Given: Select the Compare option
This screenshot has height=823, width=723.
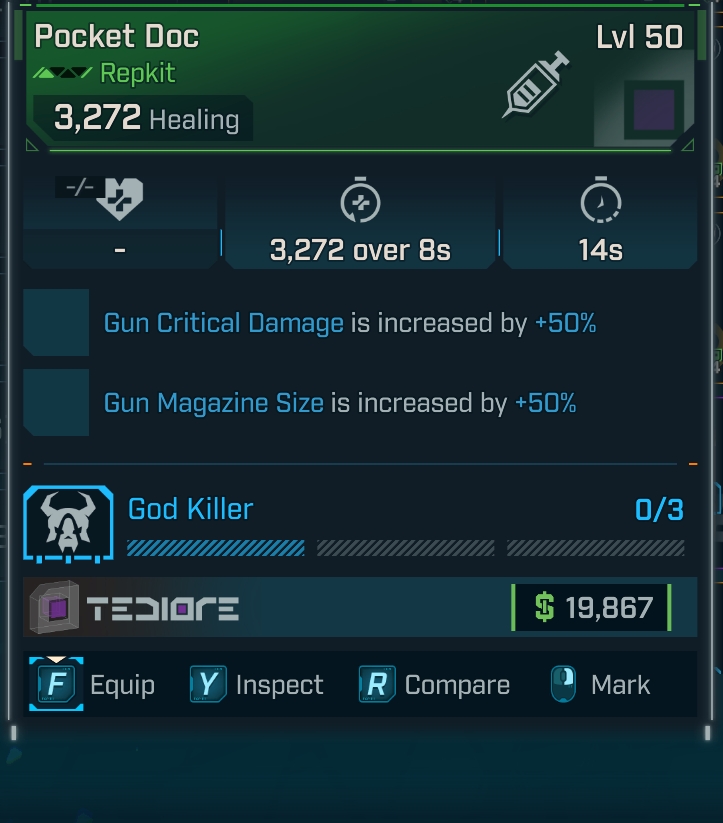Looking at the screenshot, I should point(434,685).
